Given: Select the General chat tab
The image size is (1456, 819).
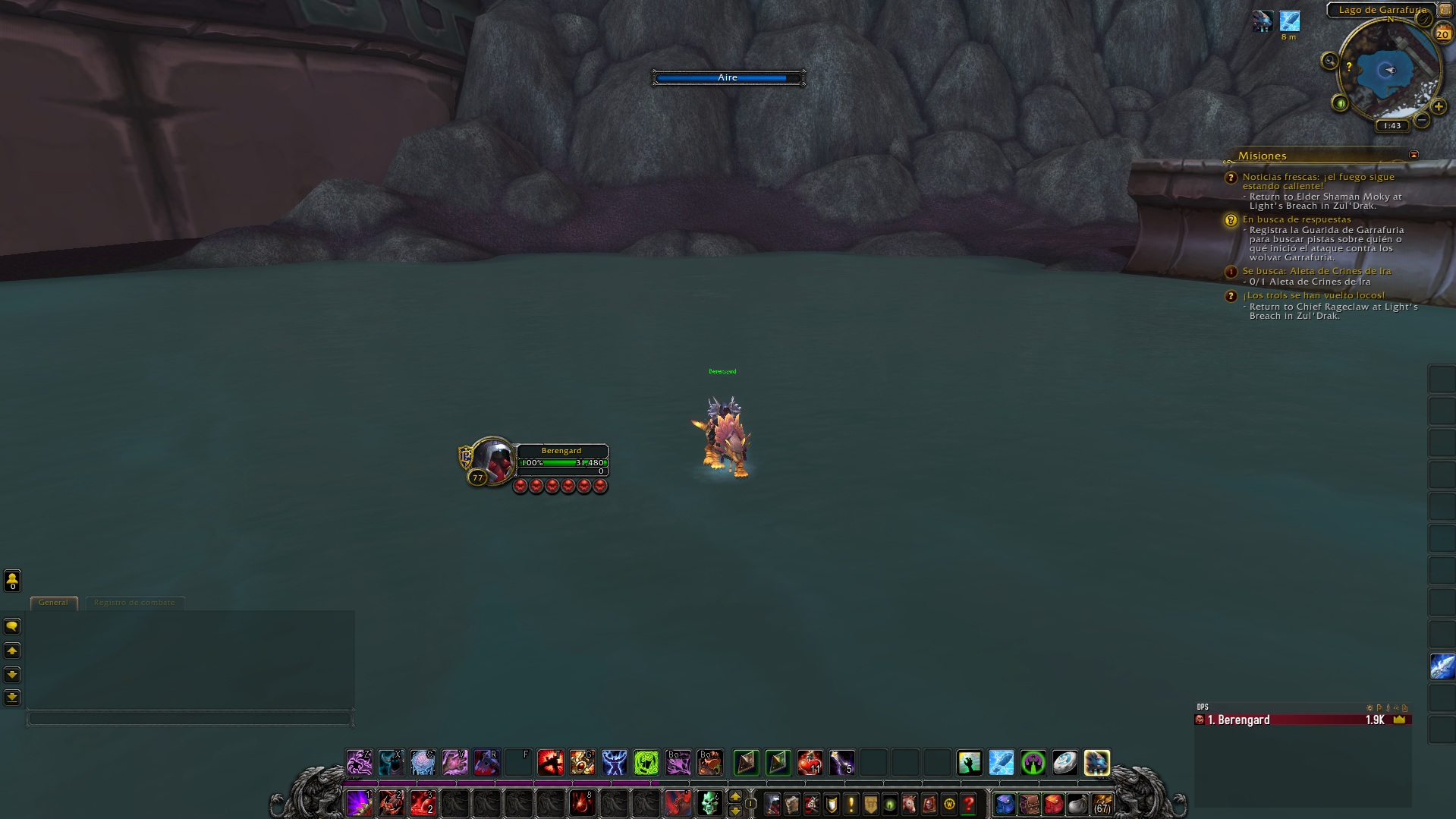Looking at the screenshot, I should point(53,603).
